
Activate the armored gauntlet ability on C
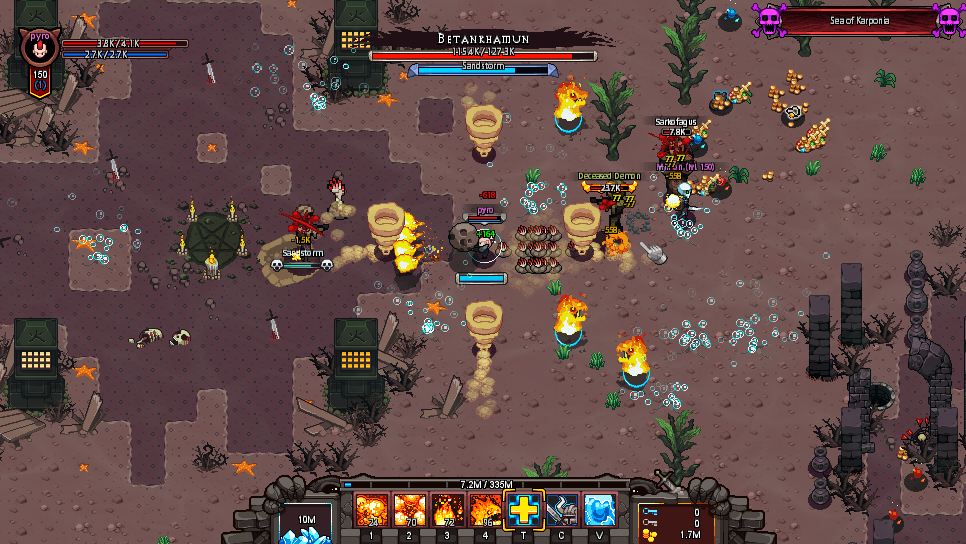pyautogui.click(x=562, y=511)
